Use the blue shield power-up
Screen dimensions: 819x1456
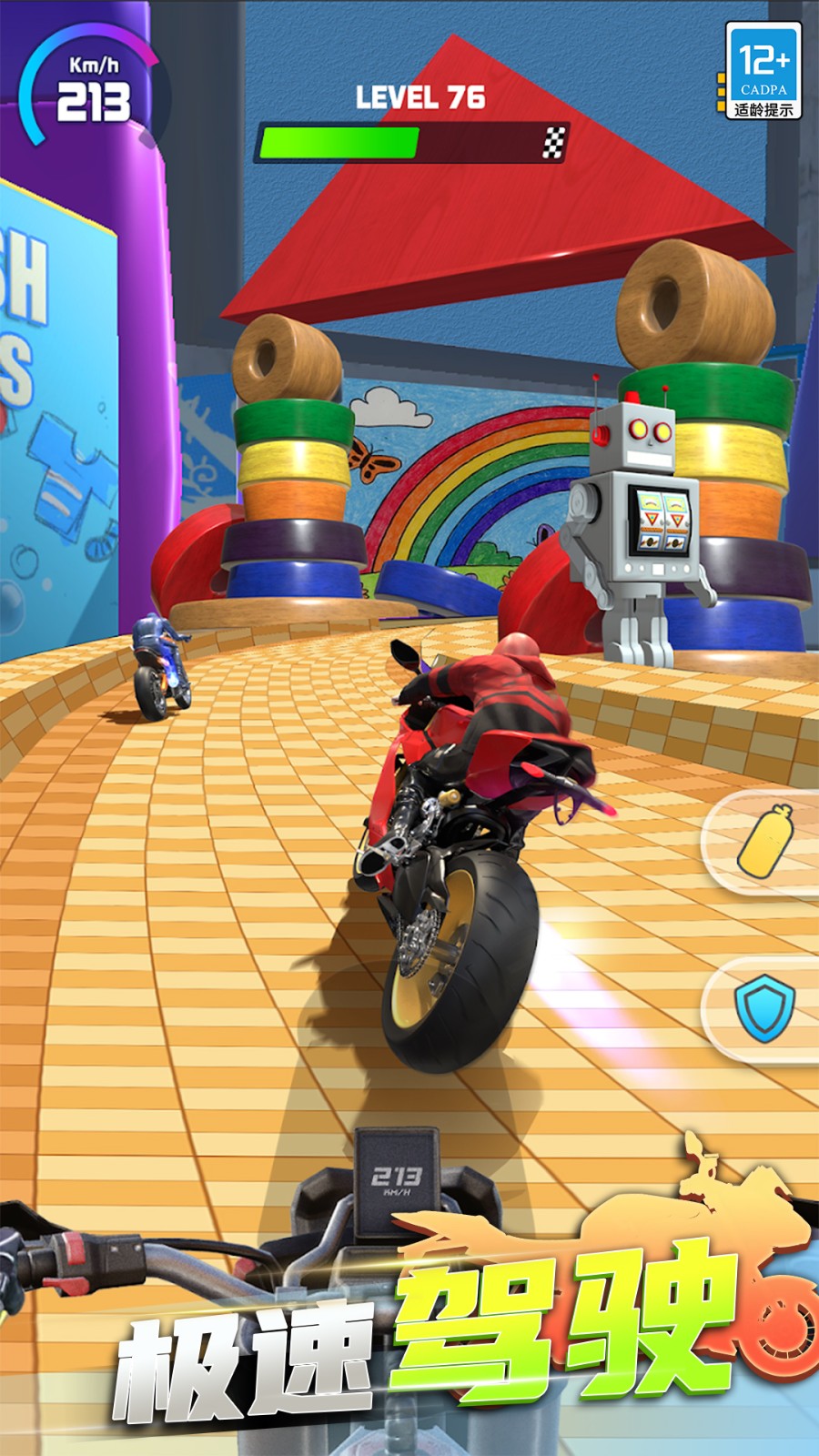764,1007
